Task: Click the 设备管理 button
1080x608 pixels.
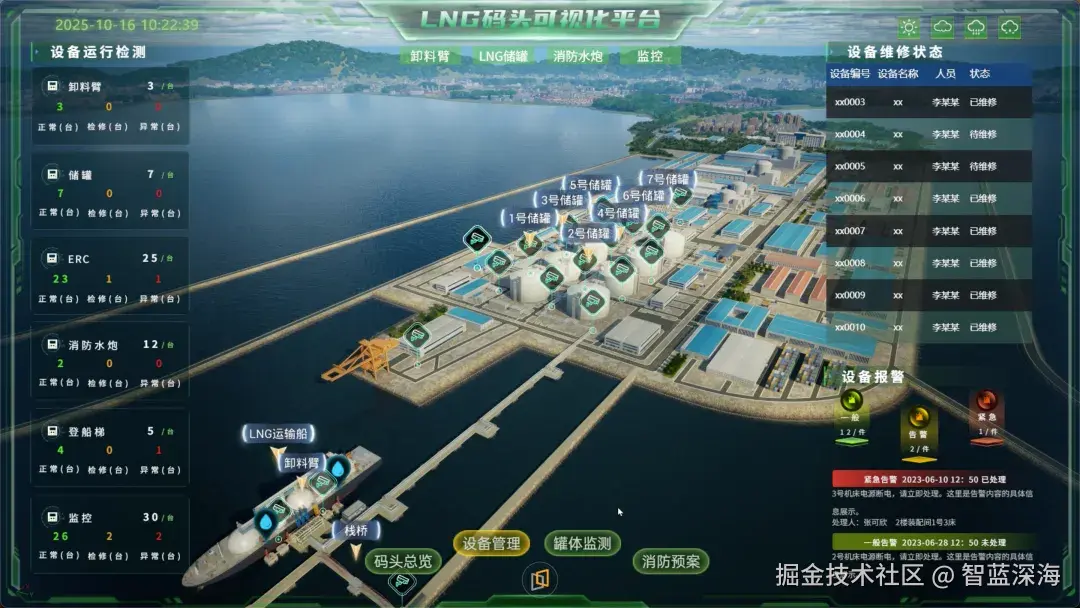Action: coord(491,544)
